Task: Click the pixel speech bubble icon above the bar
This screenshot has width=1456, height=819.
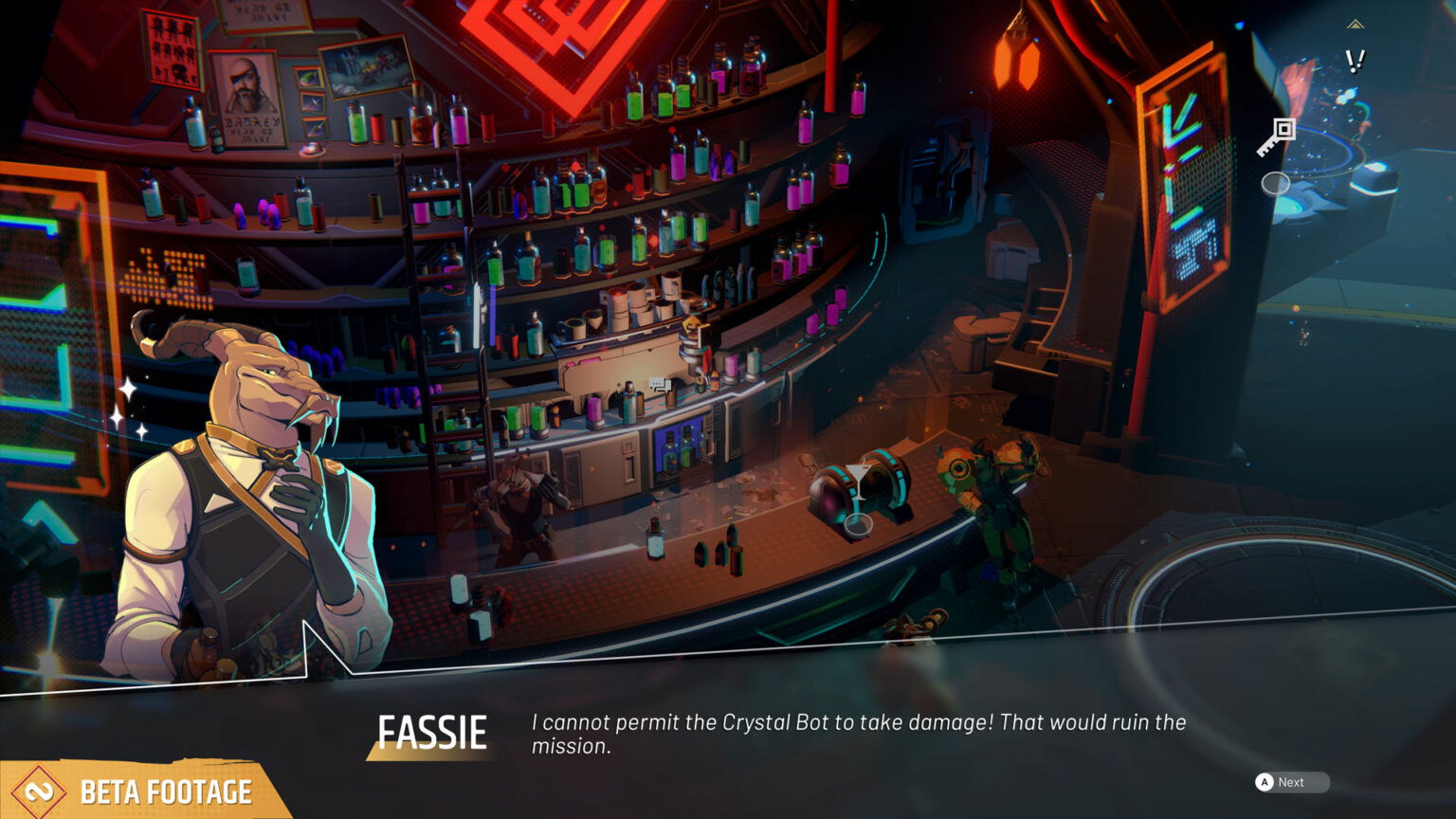Action: pos(658,381)
